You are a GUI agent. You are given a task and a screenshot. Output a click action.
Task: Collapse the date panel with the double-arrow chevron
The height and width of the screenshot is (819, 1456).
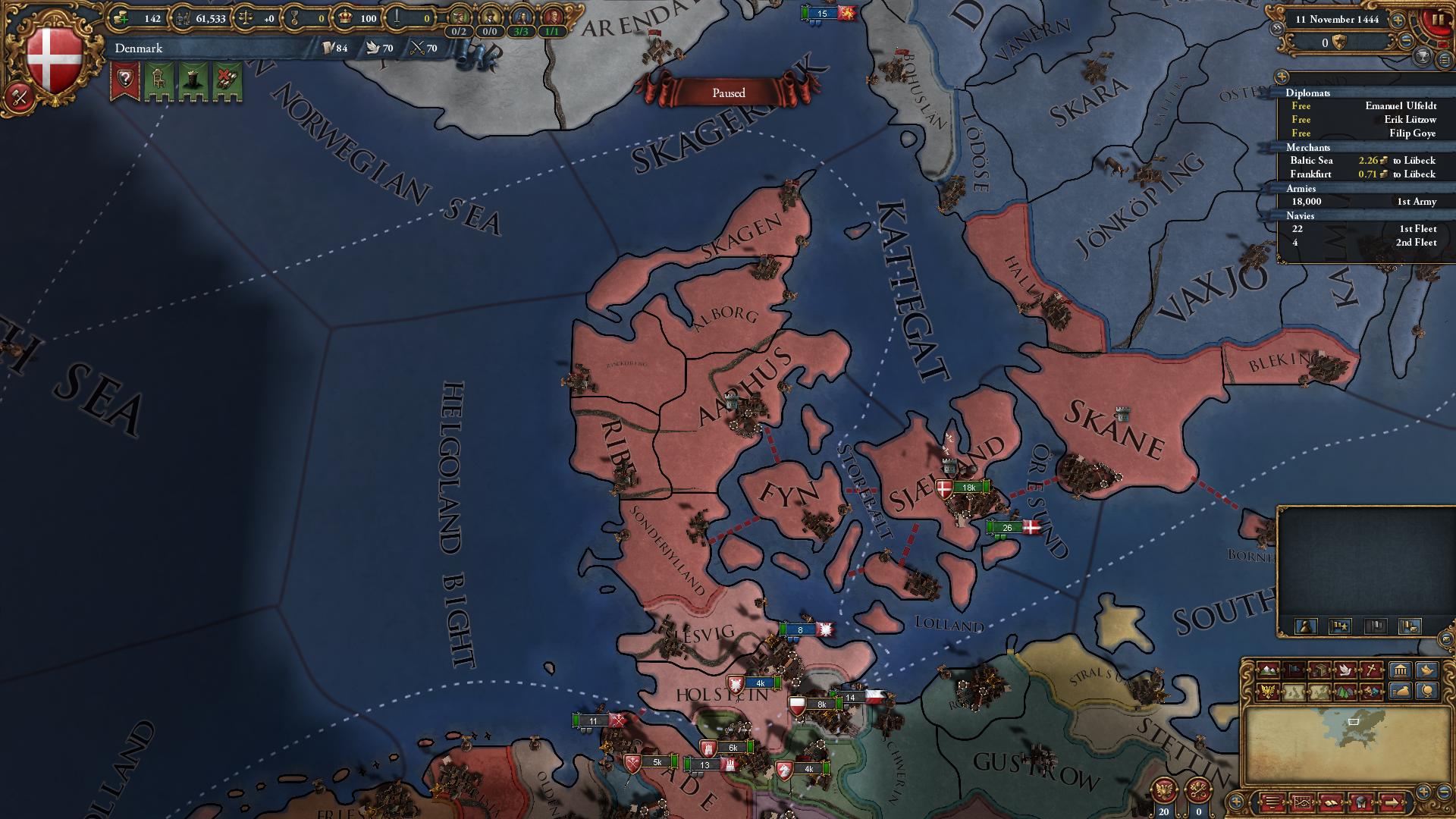tap(1277, 27)
